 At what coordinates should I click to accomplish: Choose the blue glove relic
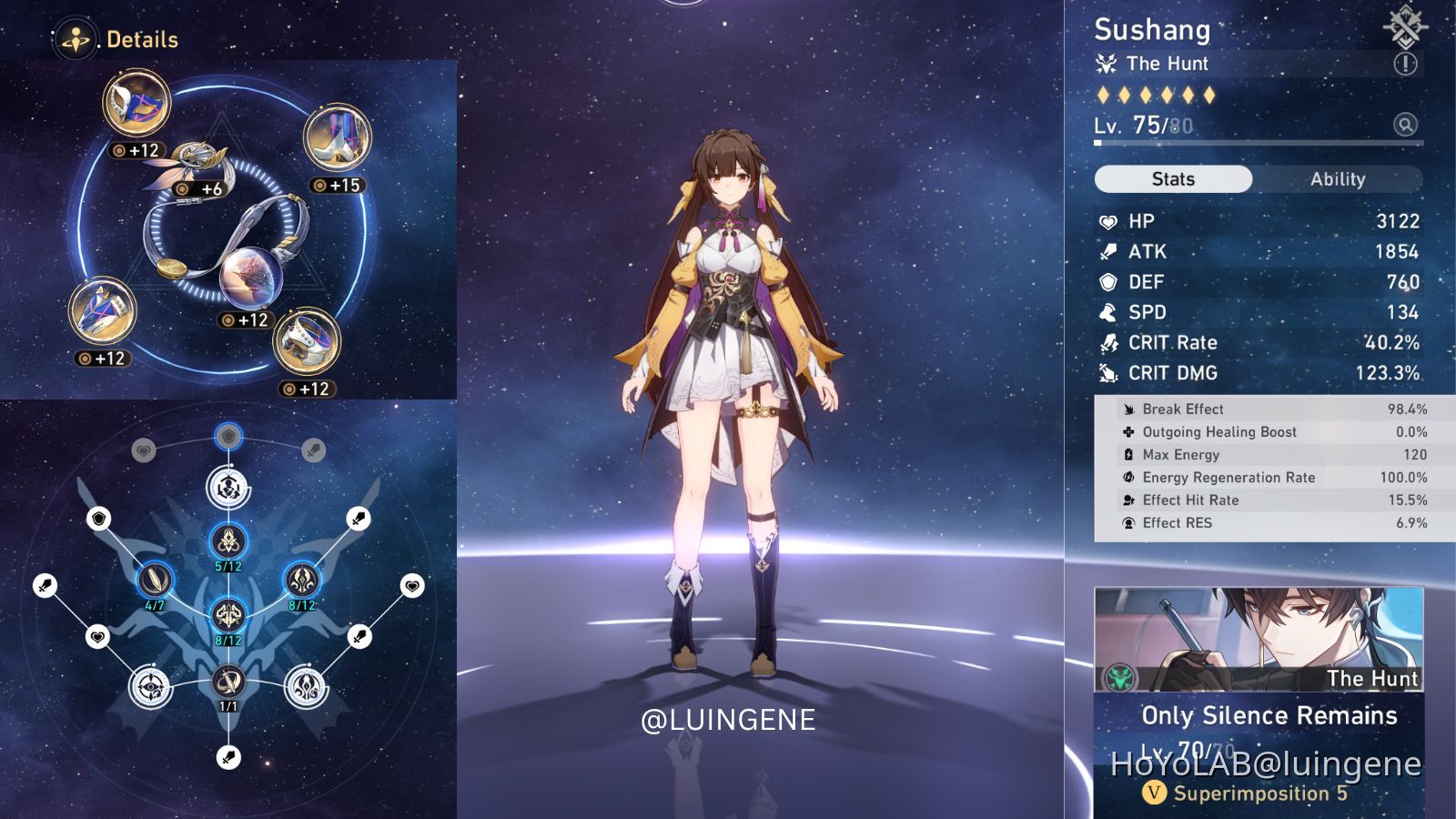coord(102,311)
